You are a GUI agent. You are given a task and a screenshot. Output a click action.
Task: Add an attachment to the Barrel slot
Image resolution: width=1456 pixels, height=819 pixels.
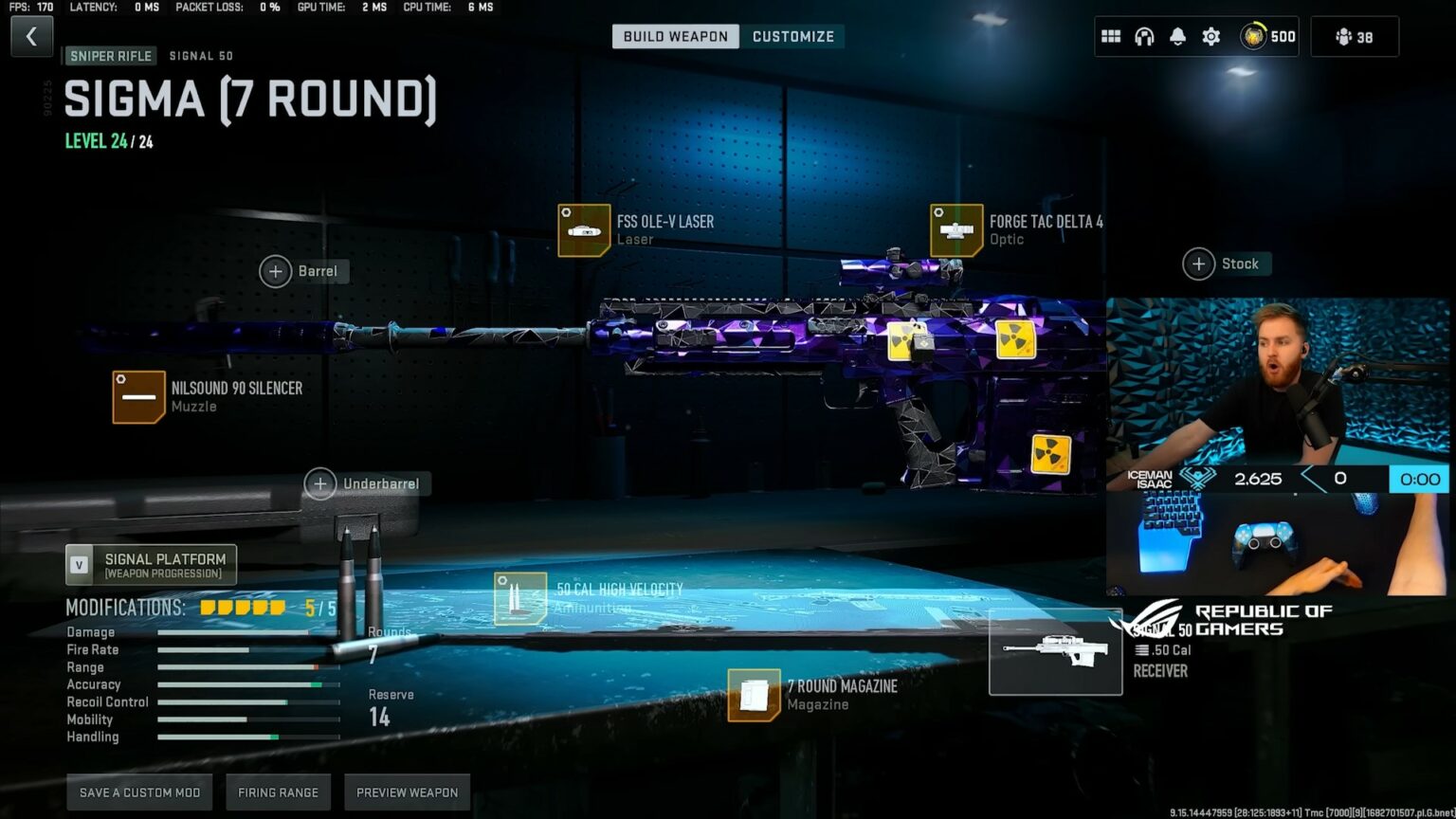coord(276,270)
